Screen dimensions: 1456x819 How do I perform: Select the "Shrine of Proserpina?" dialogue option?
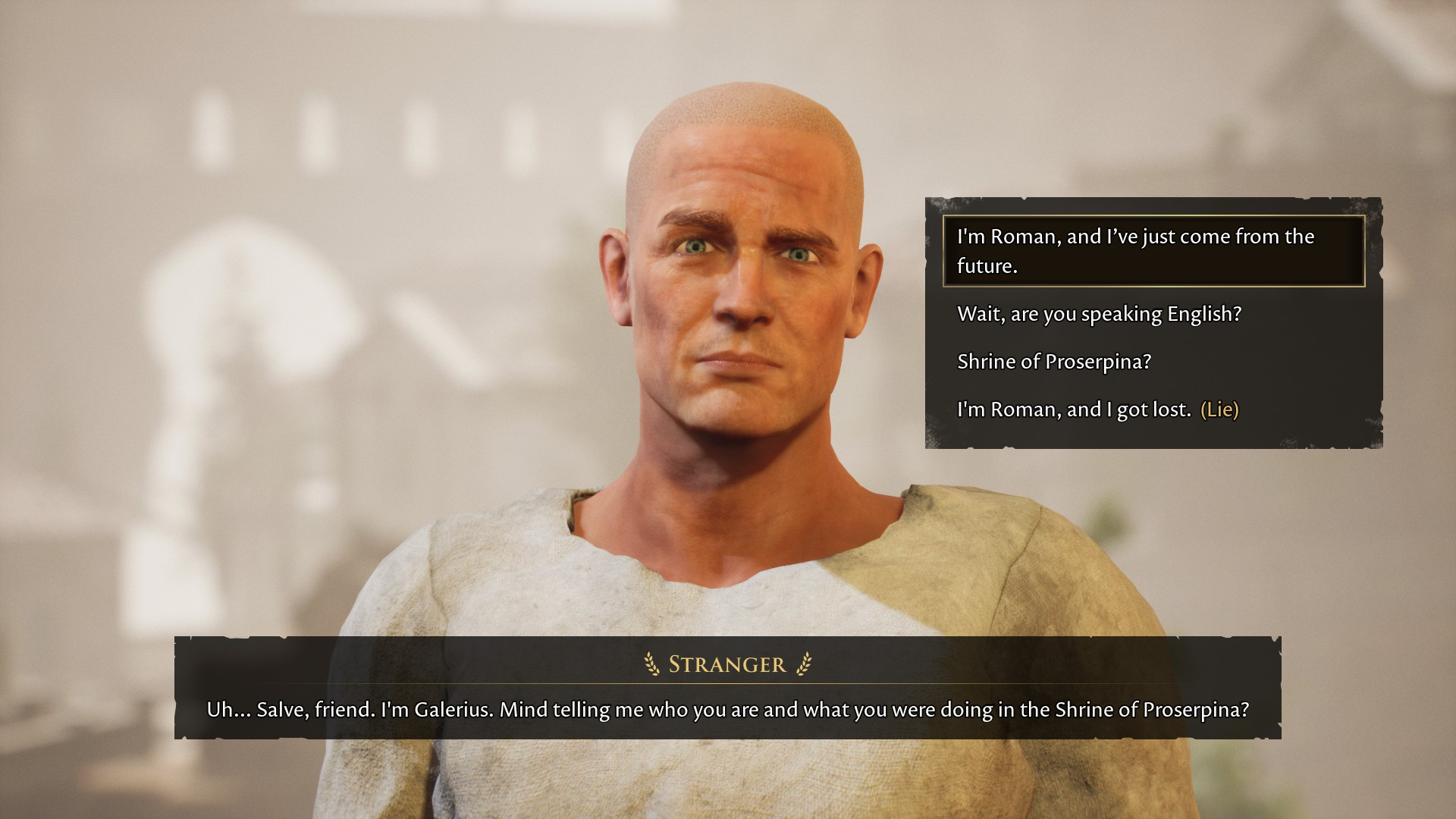[1054, 362]
